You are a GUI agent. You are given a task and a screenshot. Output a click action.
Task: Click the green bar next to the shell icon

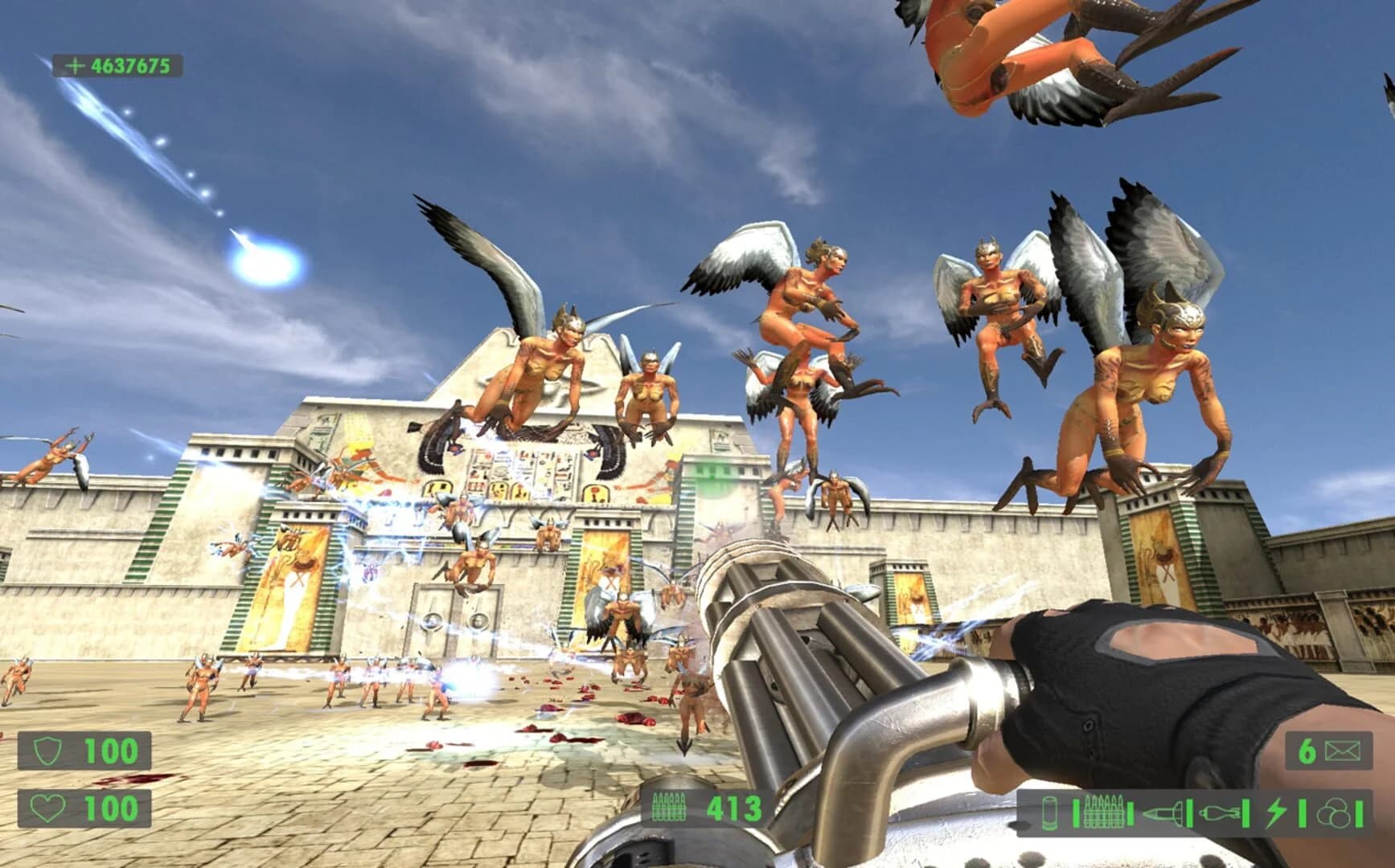(x=1076, y=812)
